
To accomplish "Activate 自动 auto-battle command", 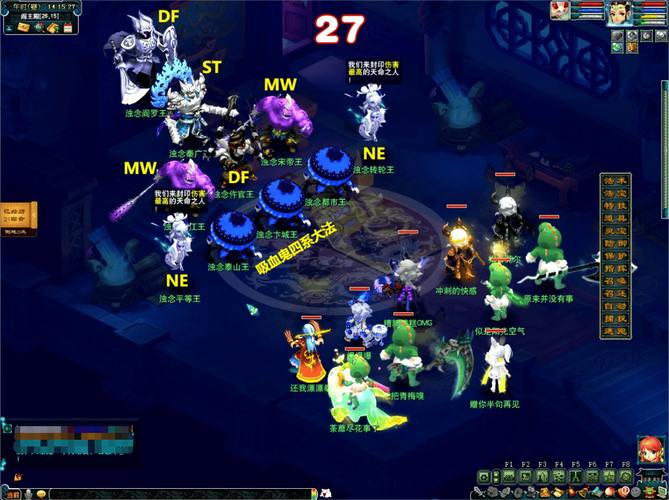I will (x=616, y=306).
